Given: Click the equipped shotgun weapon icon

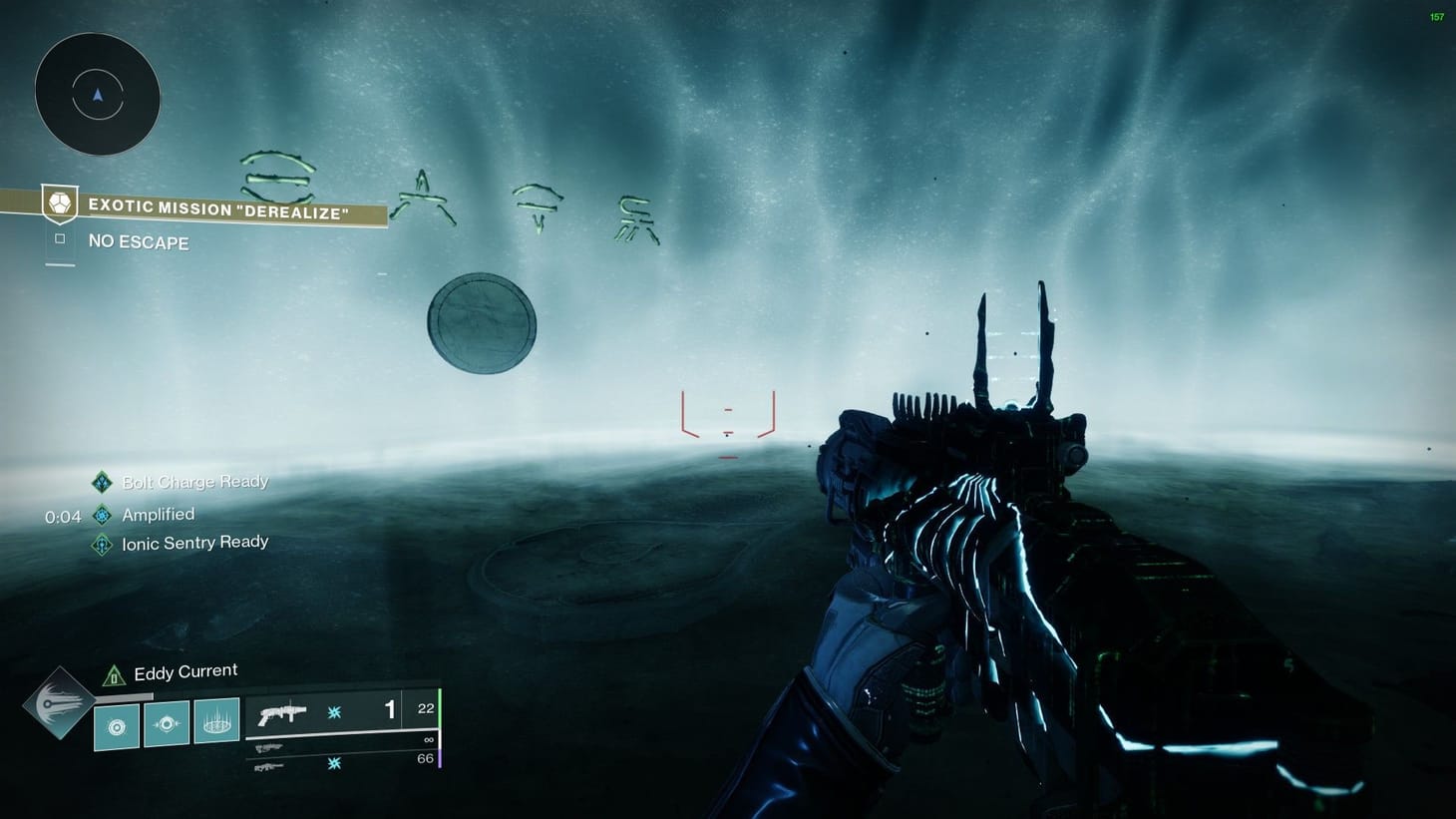Looking at the screenshot, I should point(282,712).
